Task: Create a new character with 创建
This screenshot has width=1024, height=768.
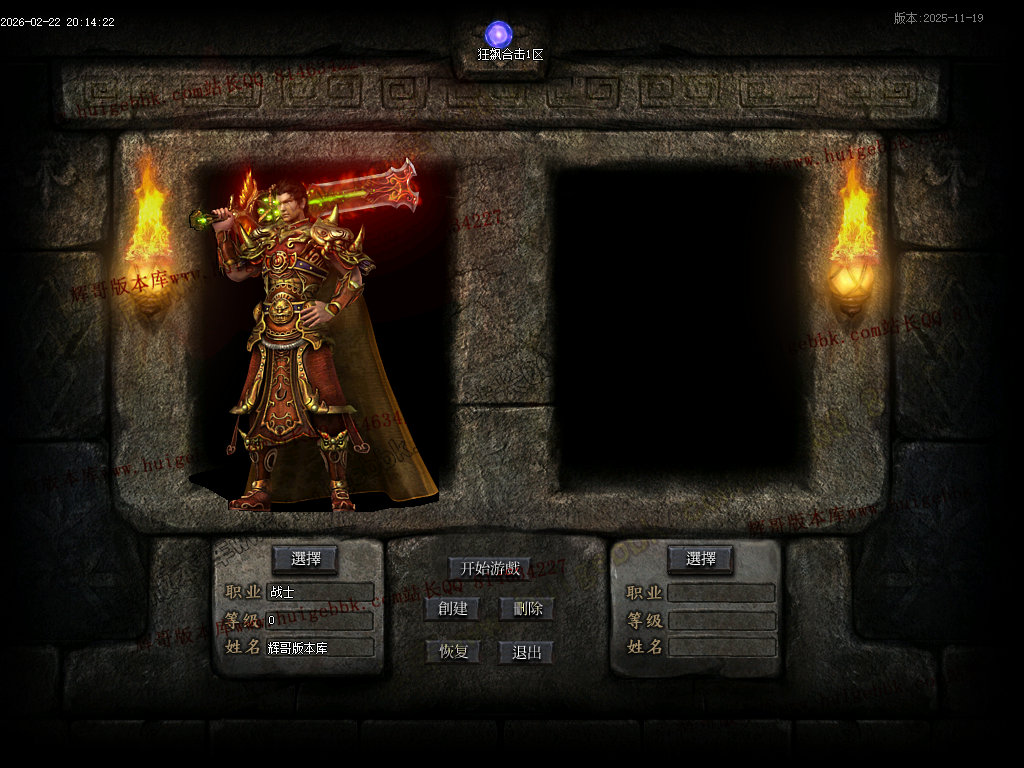Action: coord(452,609)
